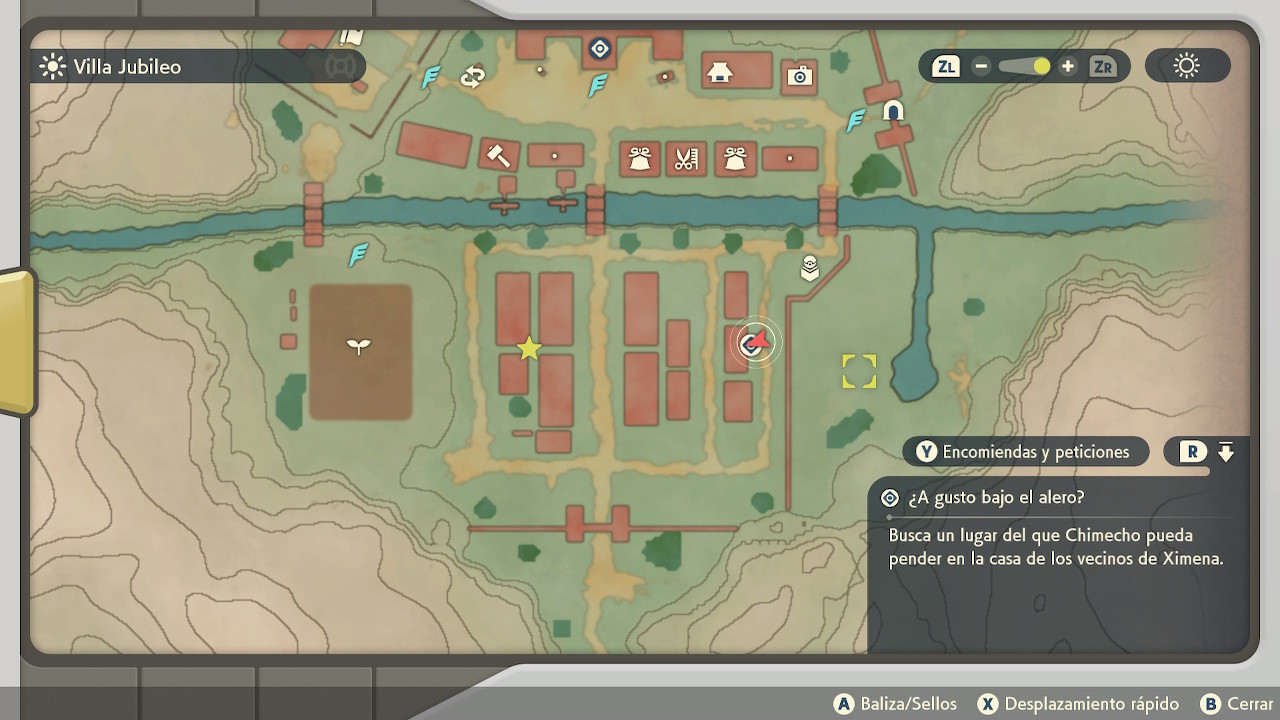
Task: Click the swap arrows trade marker
Action: 472,77
